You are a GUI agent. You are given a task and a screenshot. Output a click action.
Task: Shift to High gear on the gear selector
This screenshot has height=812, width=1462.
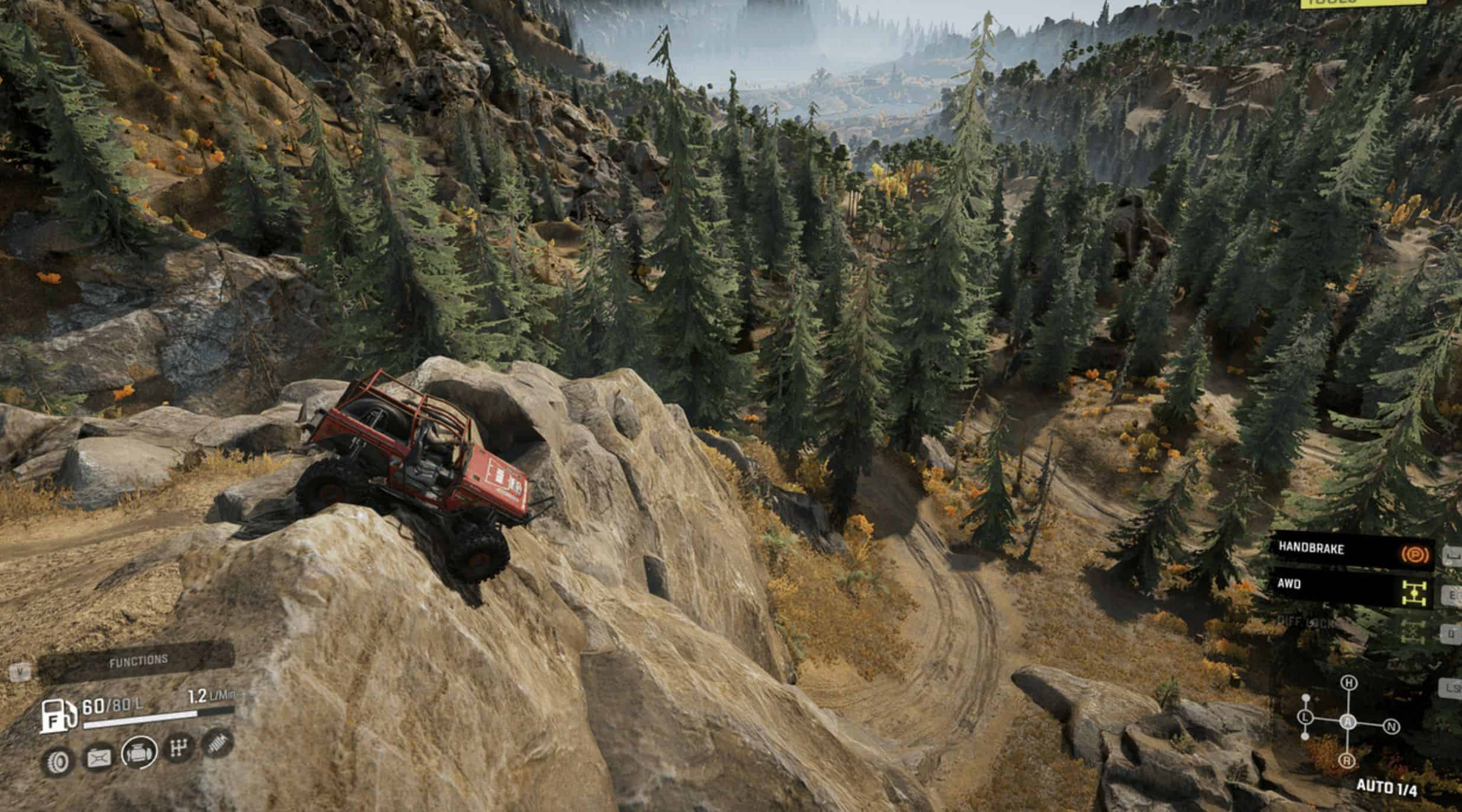click(x=1348, y=683)
